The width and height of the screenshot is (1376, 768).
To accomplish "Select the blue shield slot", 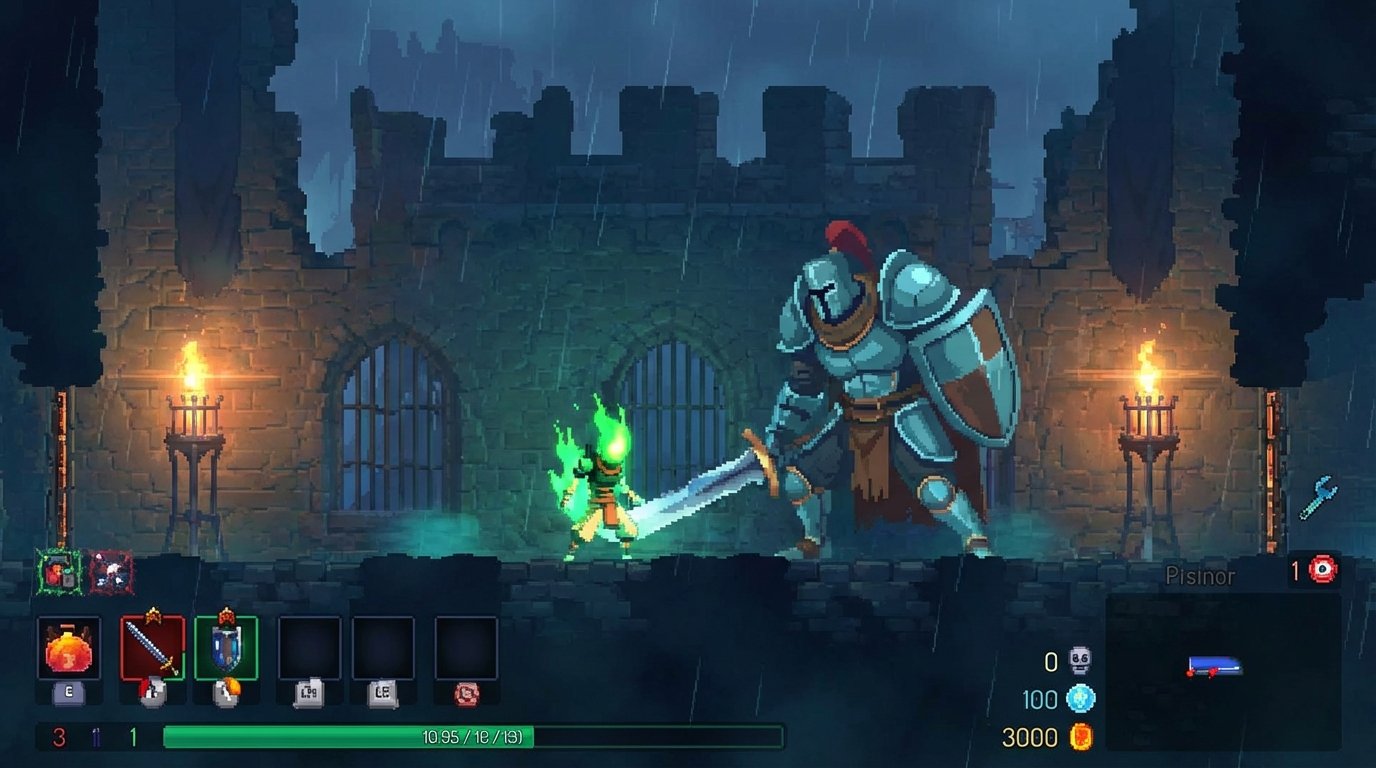I will coord(226,648).
